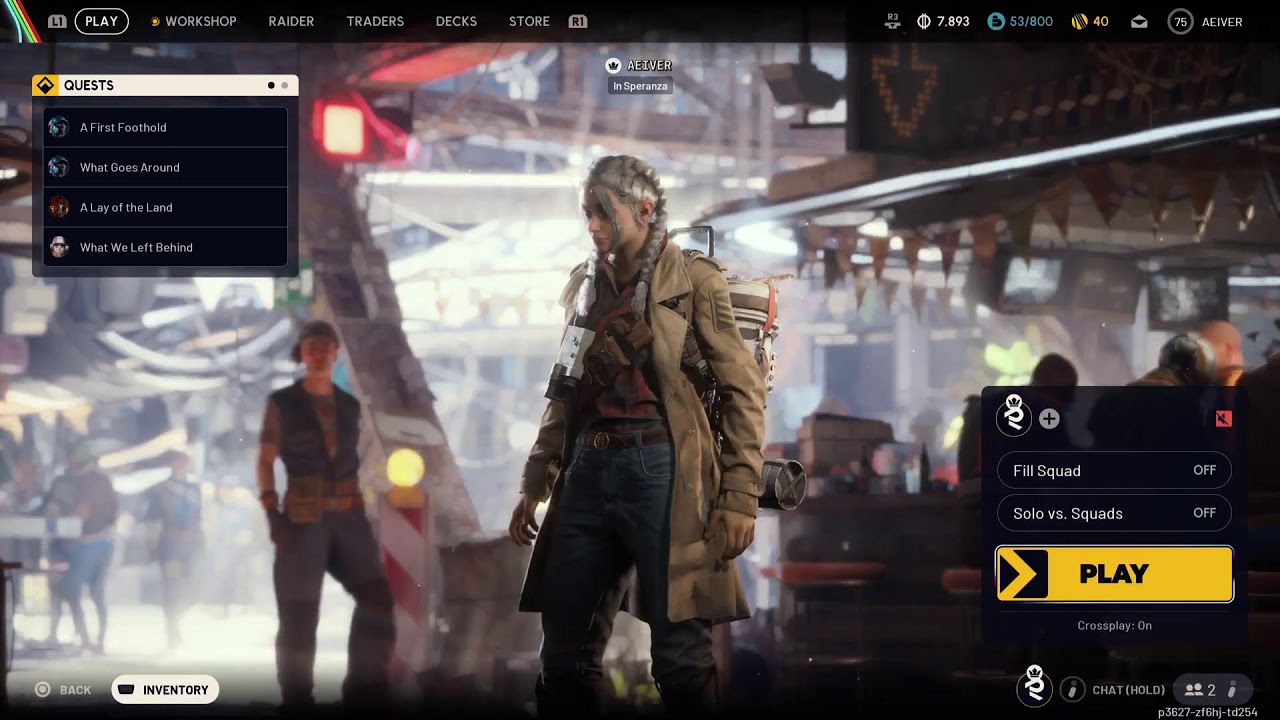Open the AEIVER player profile

tap(1206, 22)
